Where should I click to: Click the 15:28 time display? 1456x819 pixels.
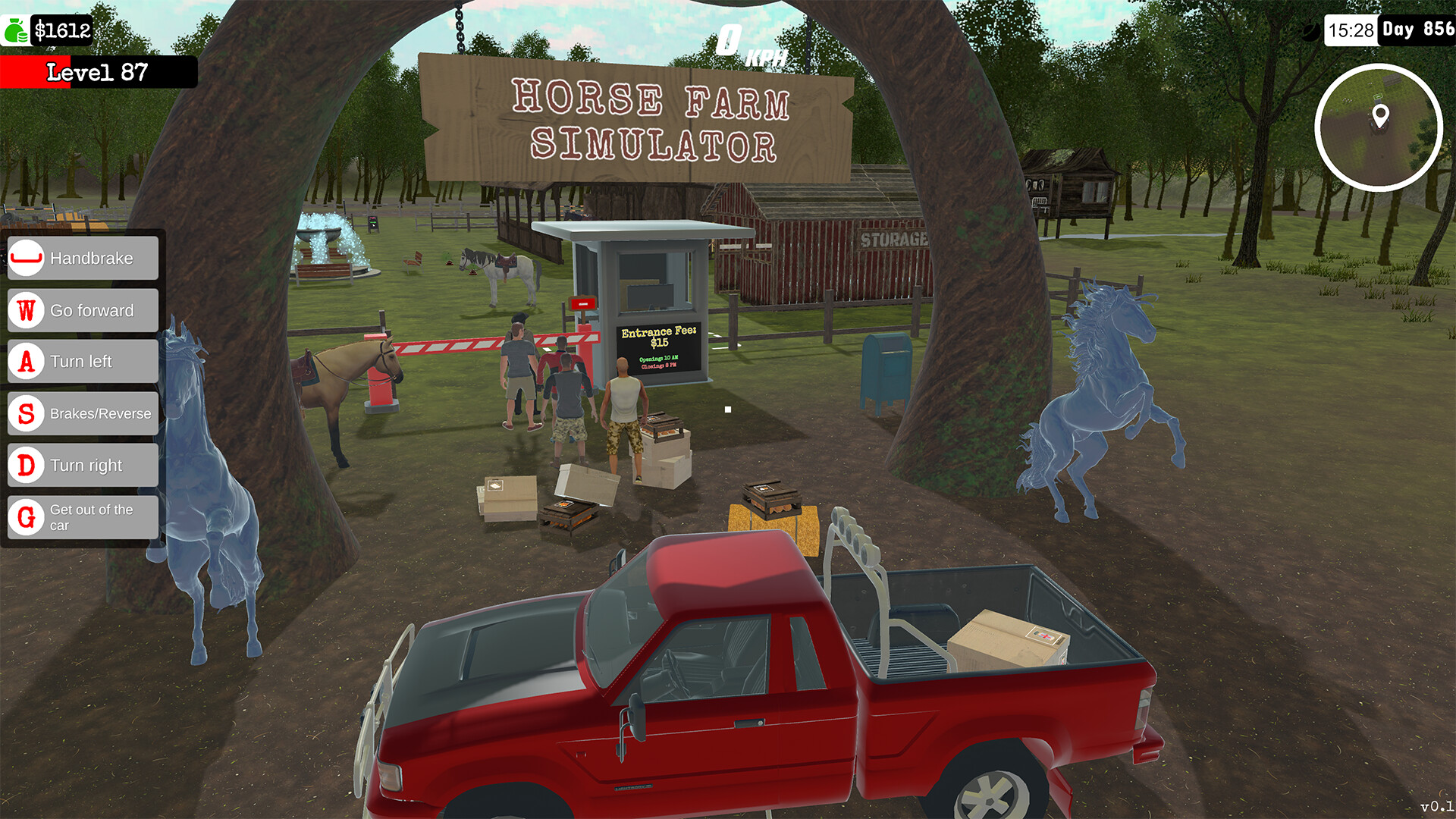[x=1351, y=30]
